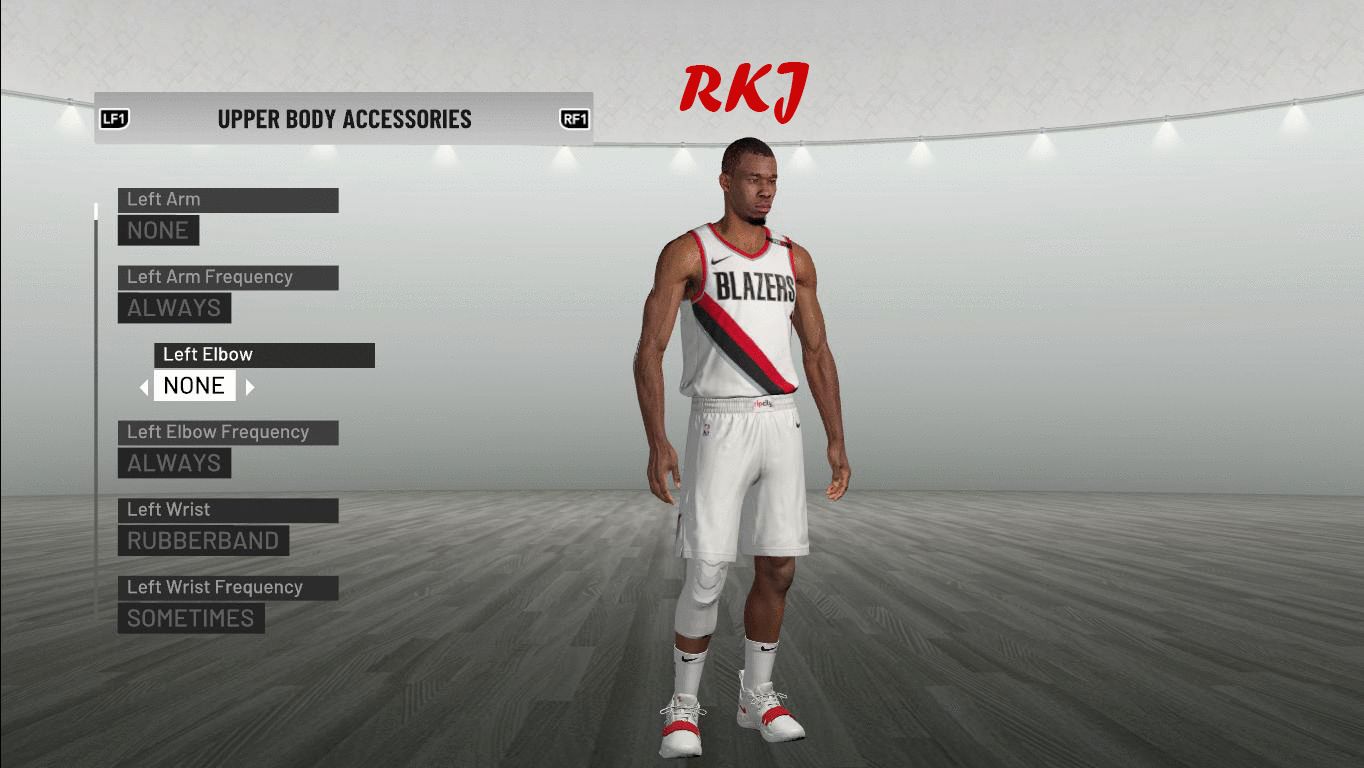Click the left arrow beside Left Elbow NONE
Image resolution: width=1364 pixels, height=768 pixels.
(144, 387)
